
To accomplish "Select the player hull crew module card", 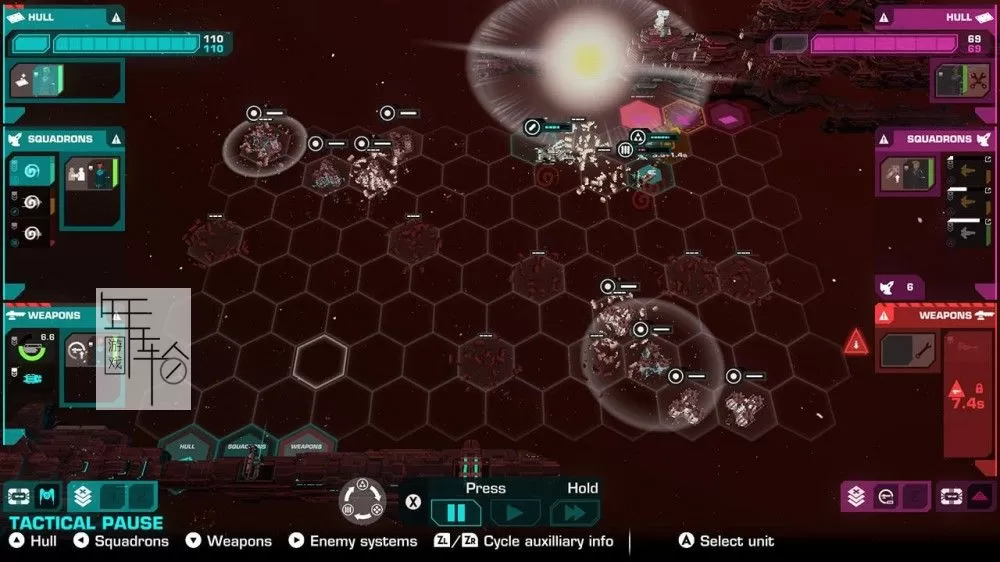I will pyautogui.click(x=37, y=82).
